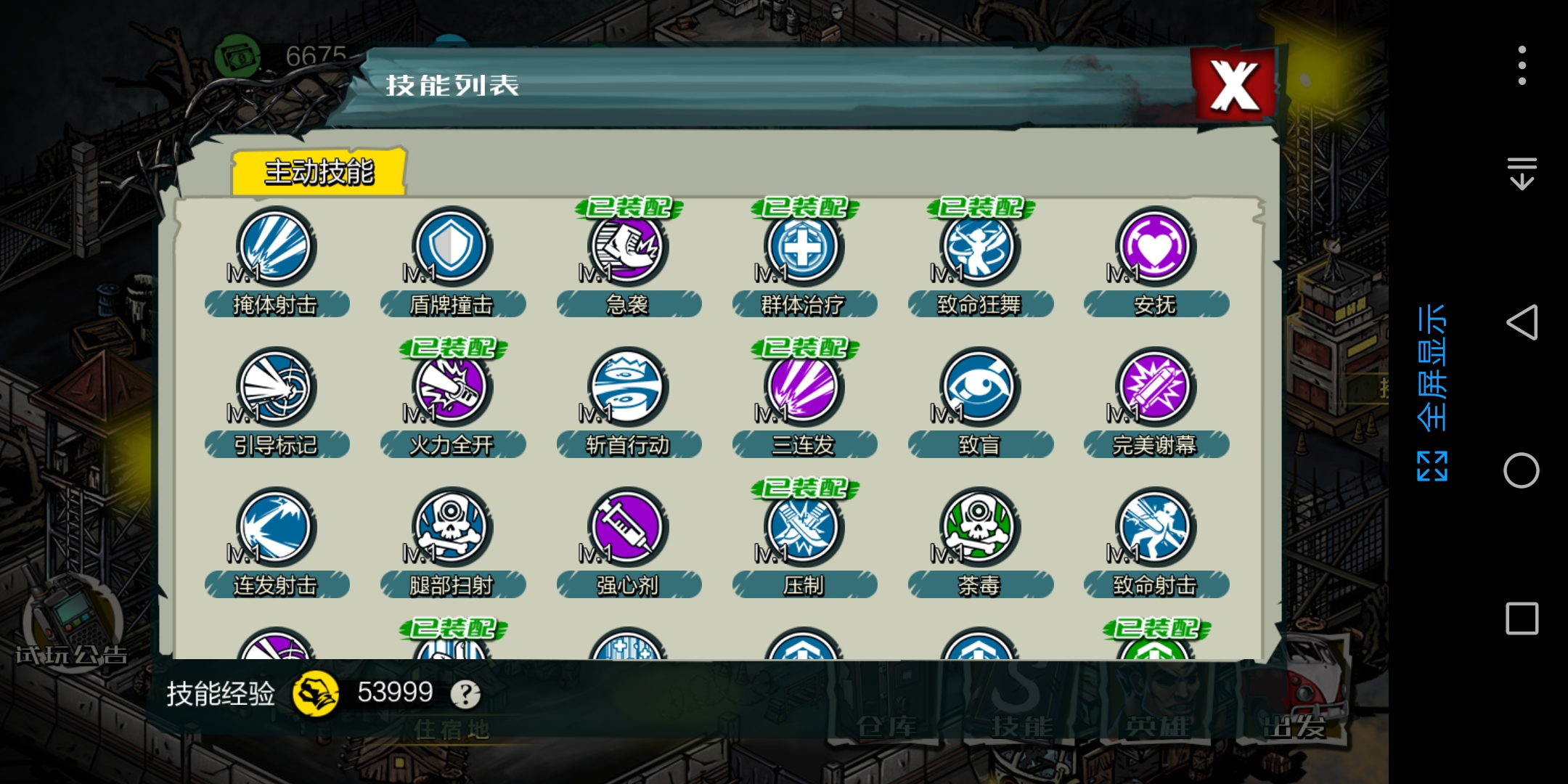The height and width of the screenshot is (784, 1568).
Task: Select the 强心剂 syringe skill
Action: tap(627, 528)
